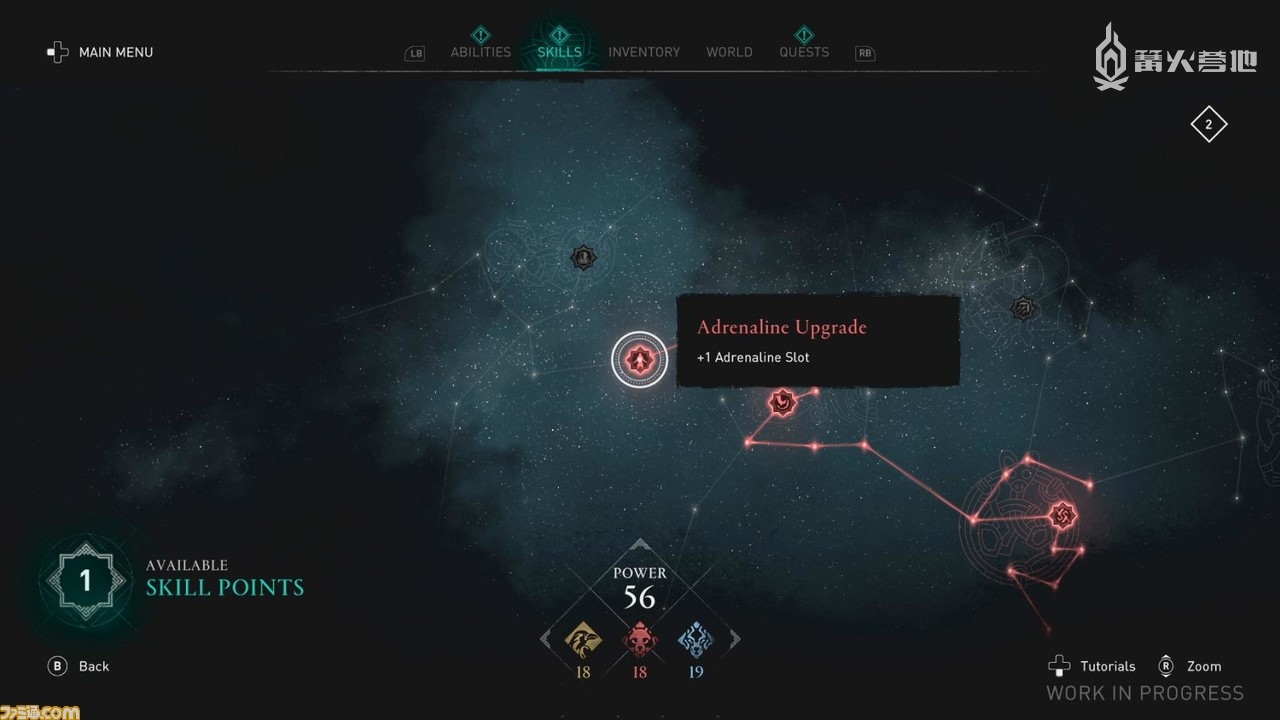This screenshot has height=720, width=1280.
Task: Switch to the Abilities tab
Action: coord(480,52)
